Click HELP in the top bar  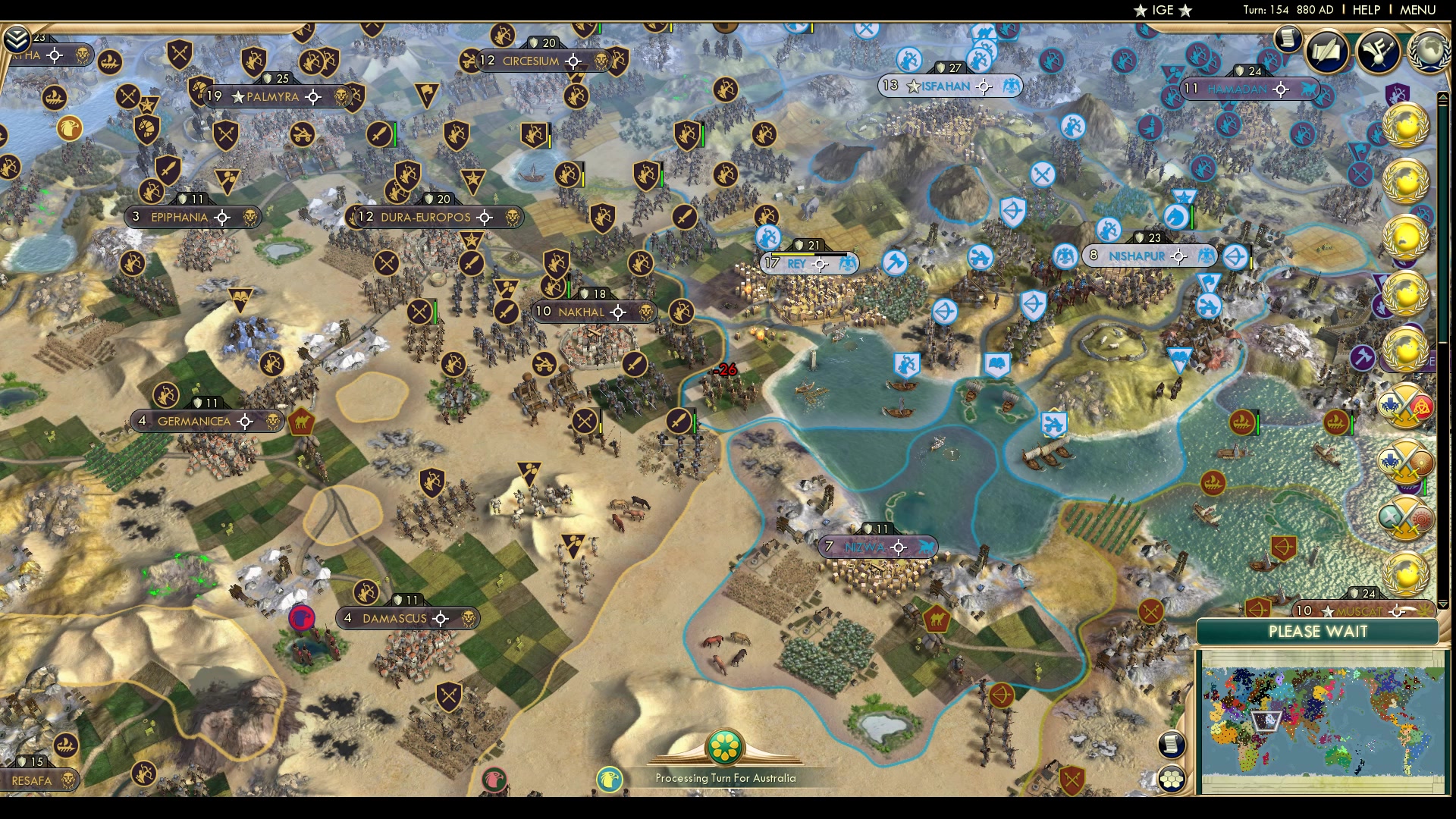pyautogui.click(x=1366, y=10)
